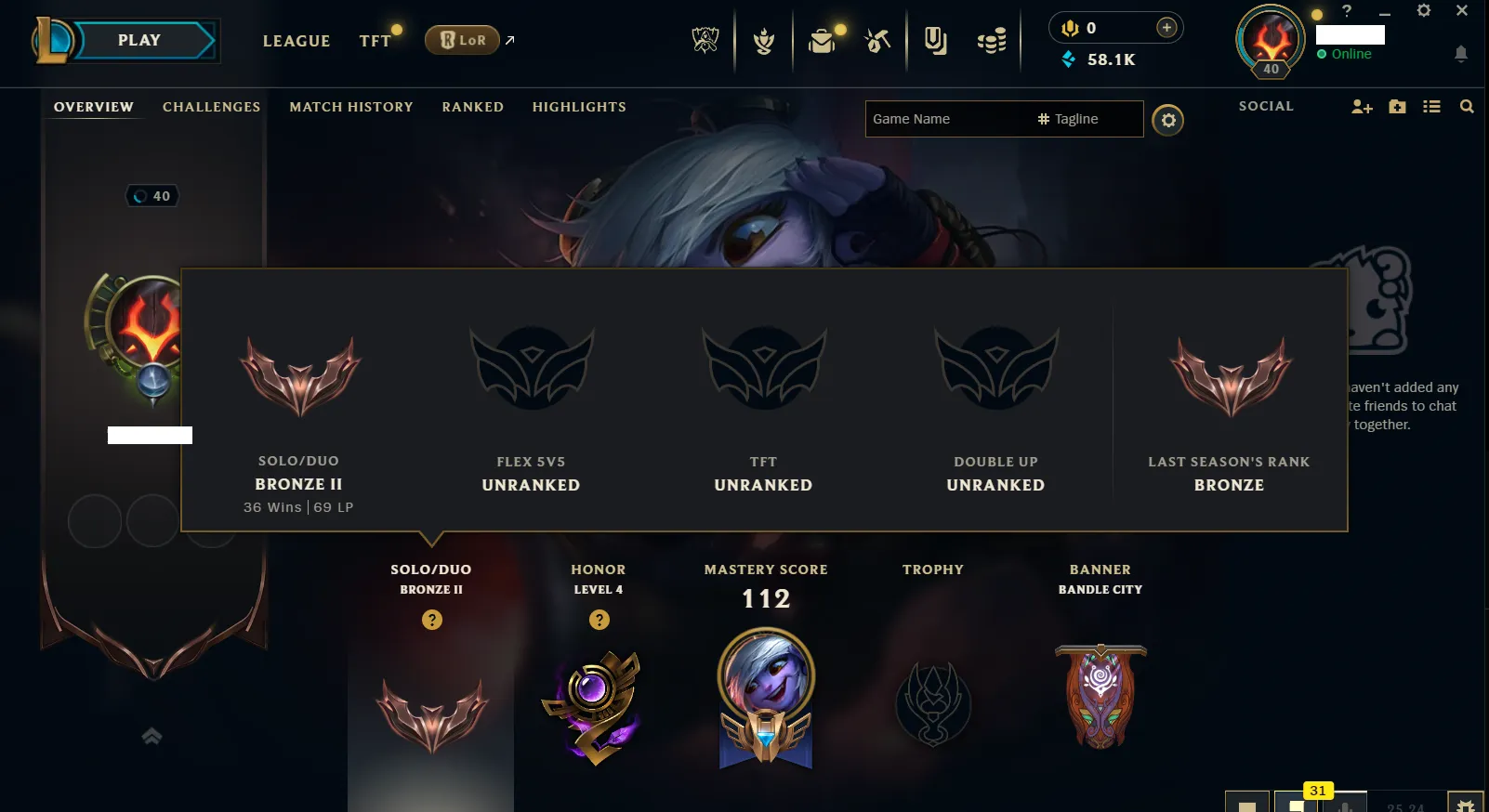Collapse the rank banner panel with the chevron
Image resolution: width=1489 pixels, height=812 pixels.
(x=151, y=736)
